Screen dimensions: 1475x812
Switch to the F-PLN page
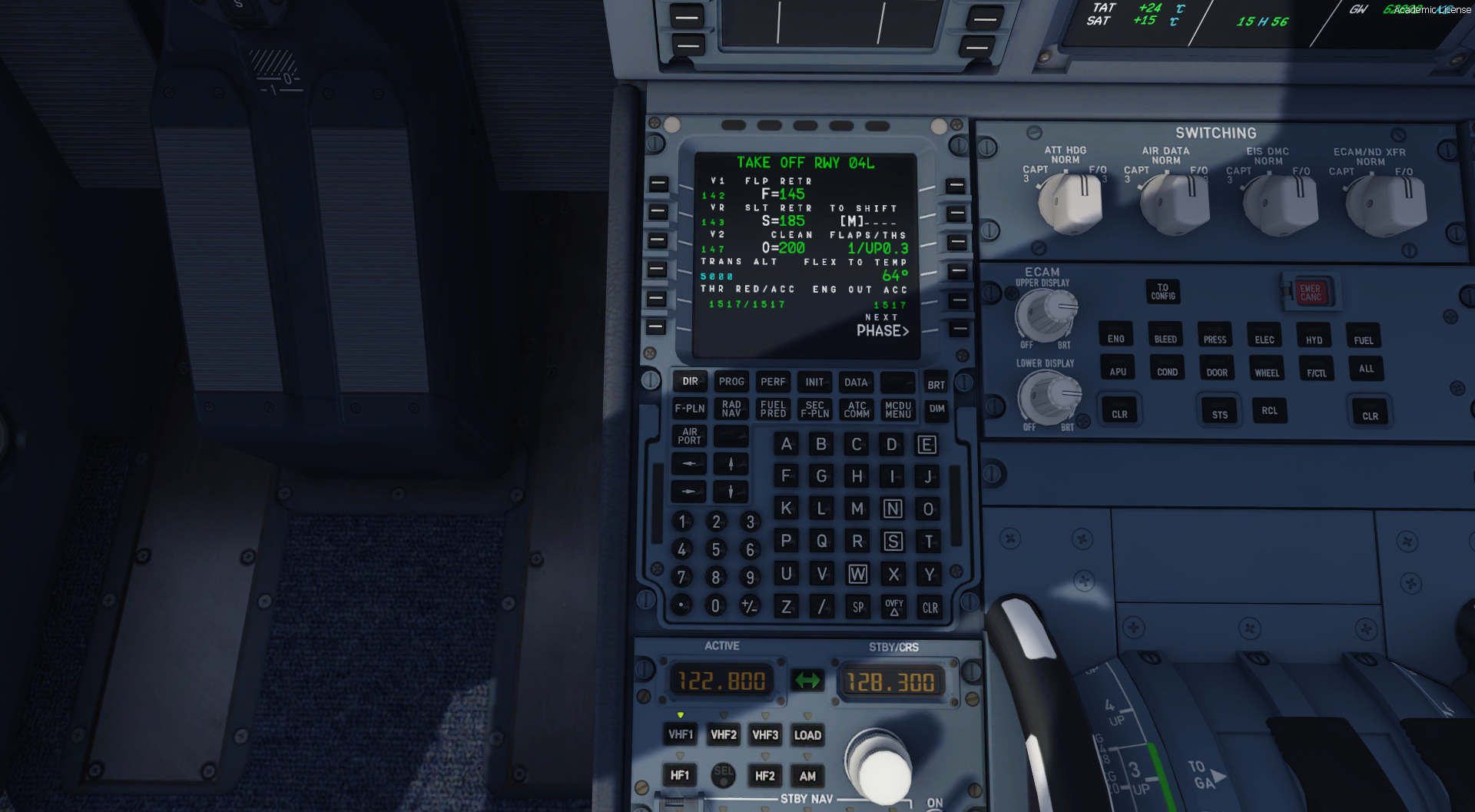tap(689, 409)
